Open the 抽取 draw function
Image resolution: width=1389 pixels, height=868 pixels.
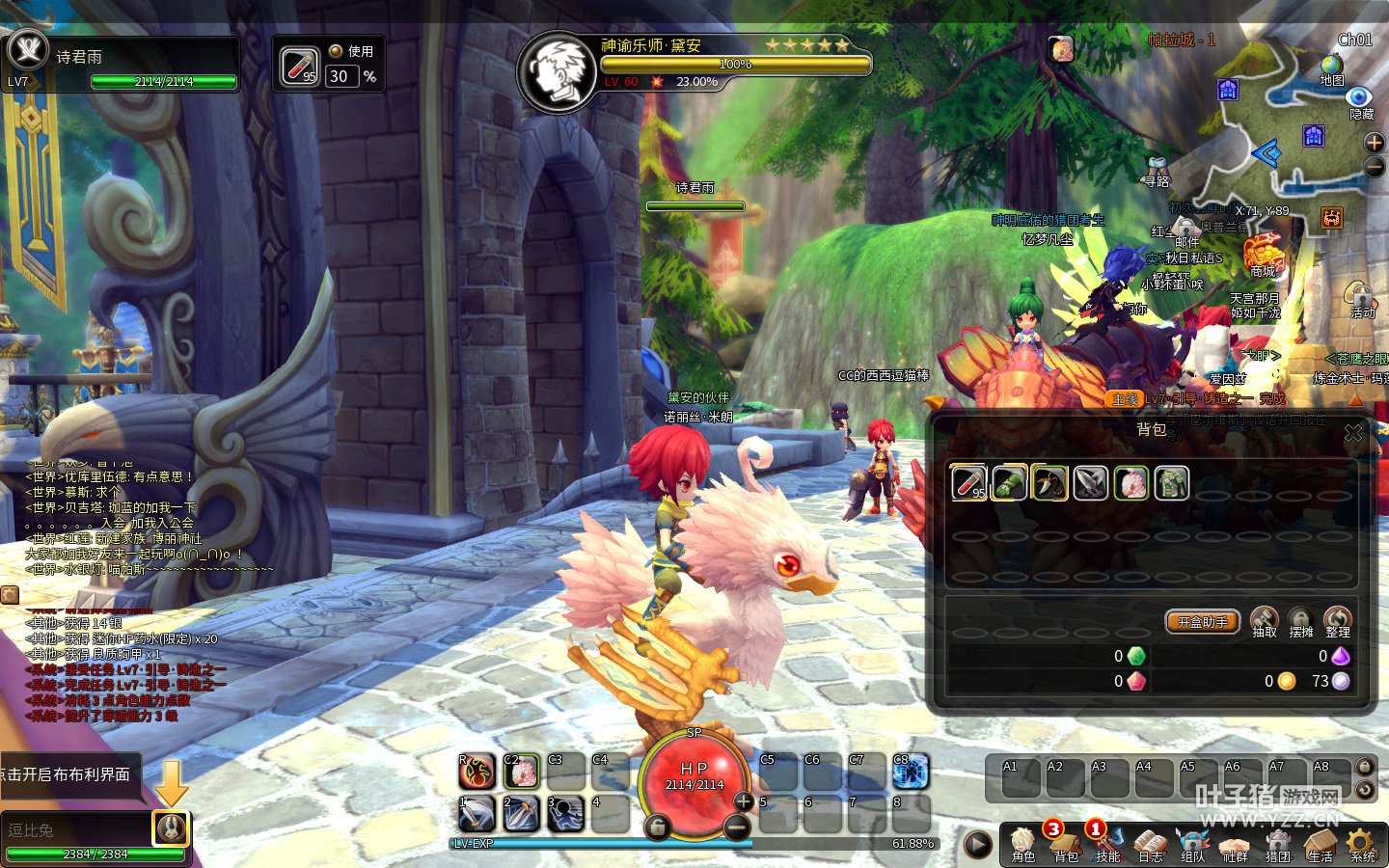pyautogui.click(x=1265, y=621)
